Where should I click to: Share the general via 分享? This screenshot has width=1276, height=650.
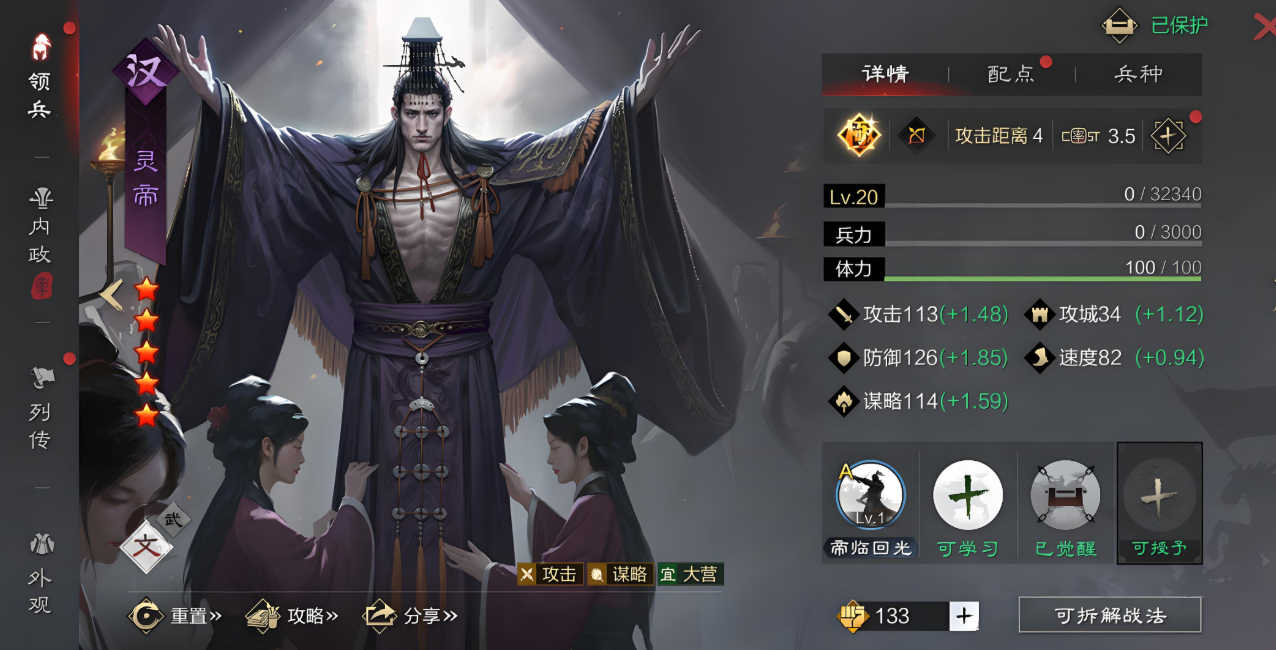point(410,615)
